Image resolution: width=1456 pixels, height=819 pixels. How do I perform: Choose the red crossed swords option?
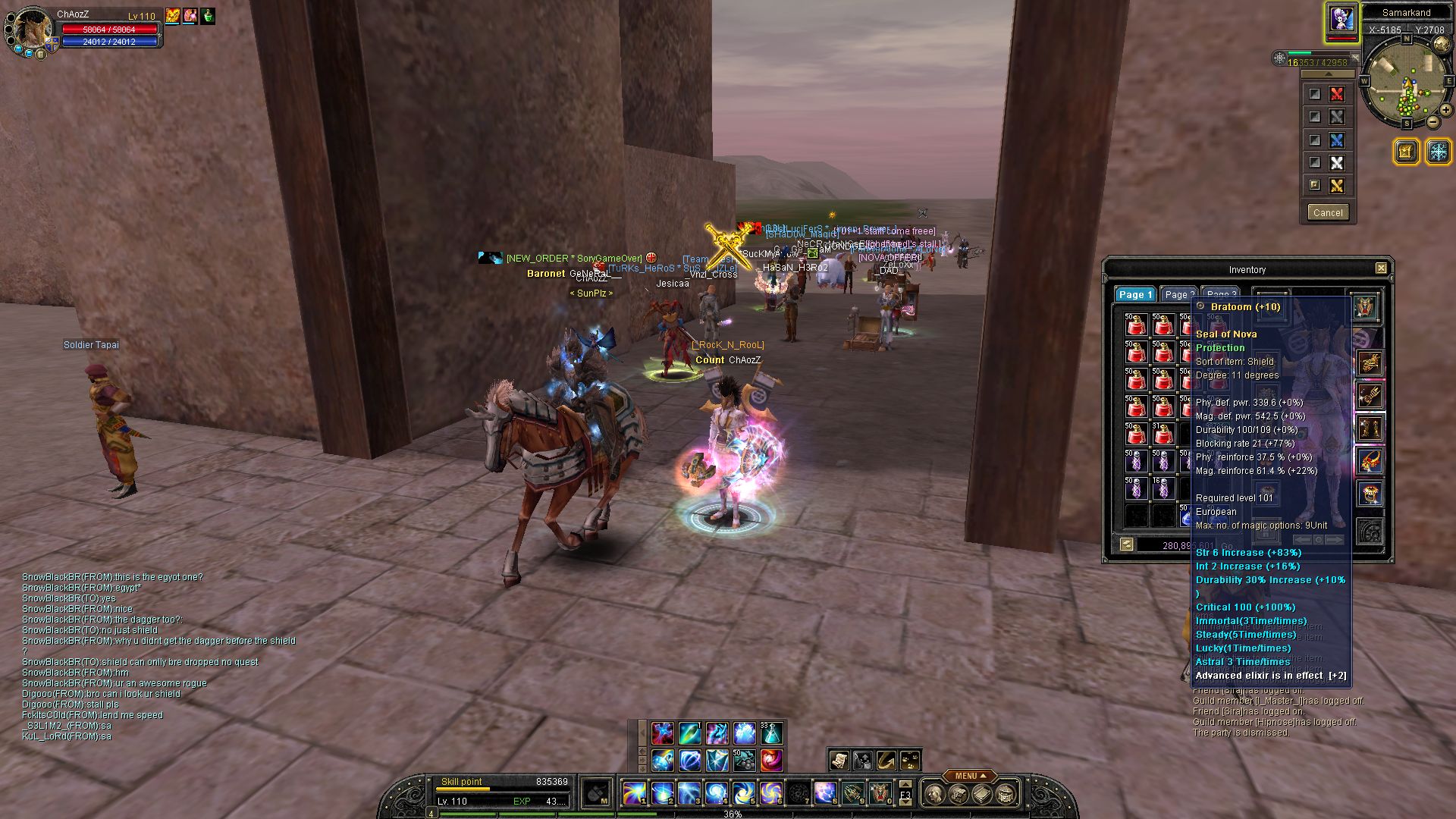[x=1336, y=94]
